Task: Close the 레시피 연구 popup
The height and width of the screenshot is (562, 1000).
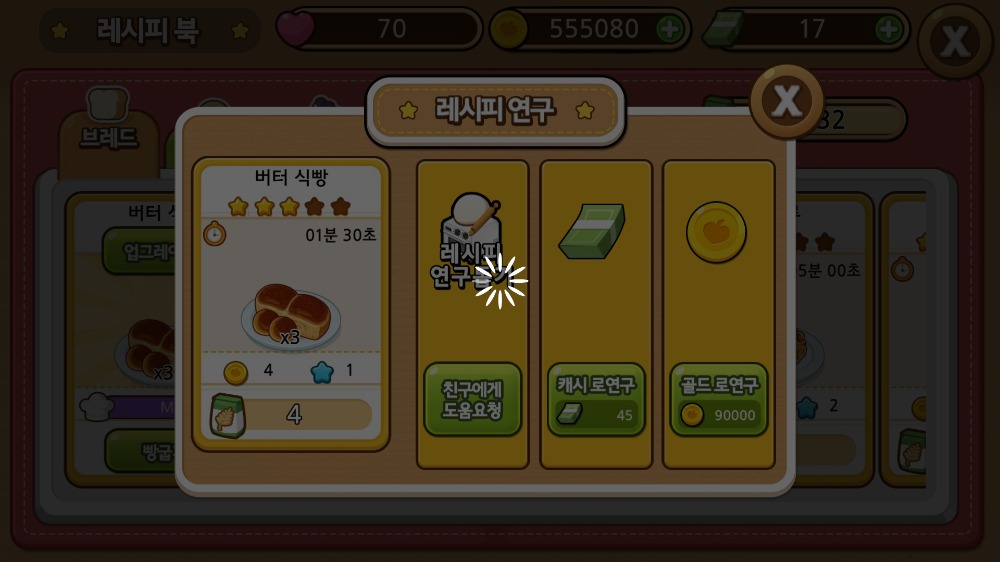Action: coord(788,100)
